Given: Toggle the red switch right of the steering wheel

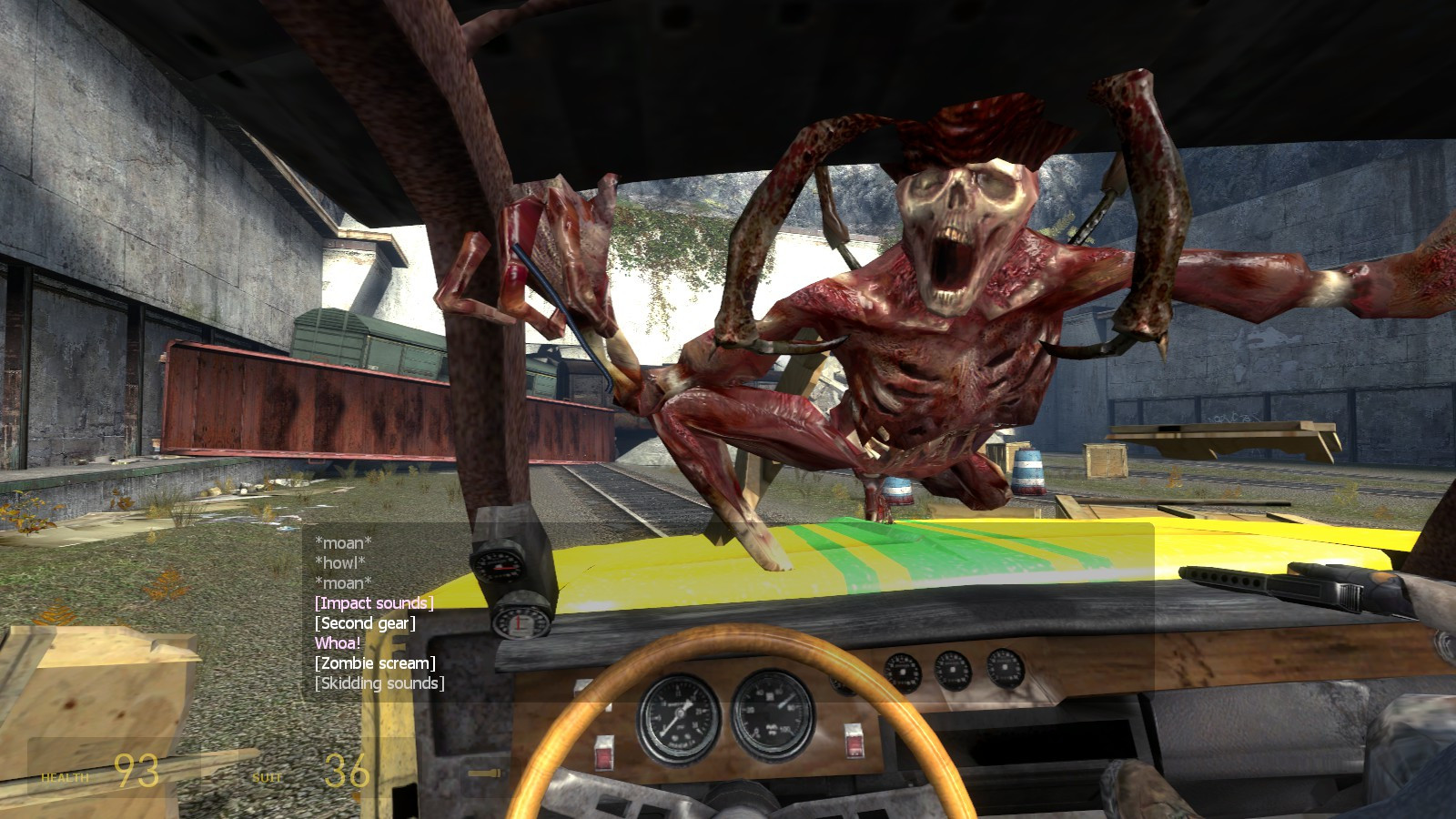Looking at the screenshot, I should pyautogui.click(x=854, y=740).
